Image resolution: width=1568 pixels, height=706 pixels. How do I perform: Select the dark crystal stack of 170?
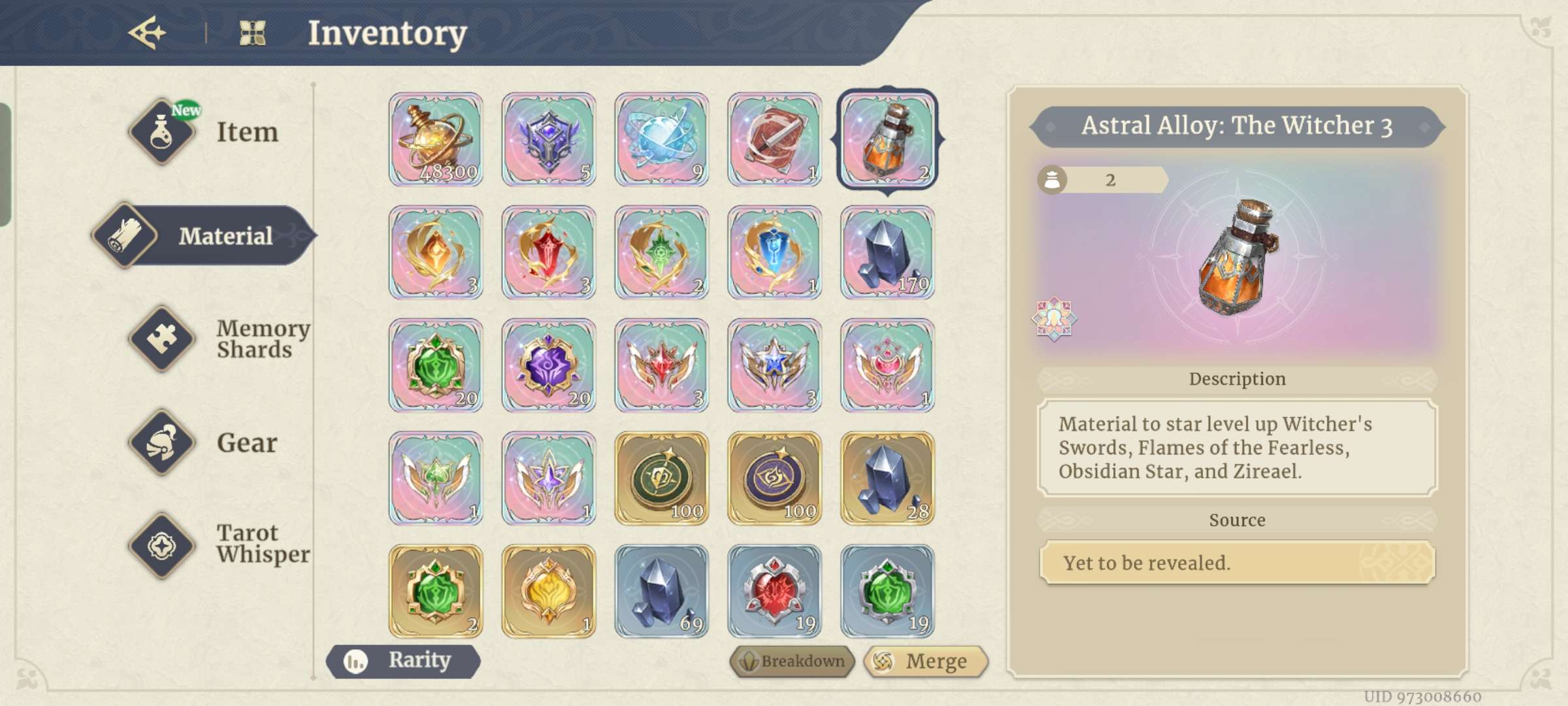tap(887, 252)
